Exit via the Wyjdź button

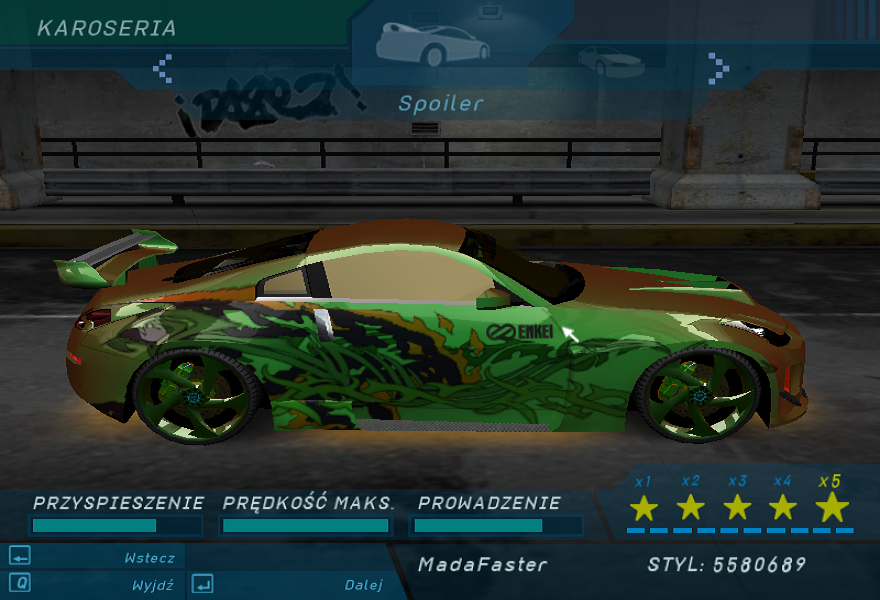[x=95, y=584]
